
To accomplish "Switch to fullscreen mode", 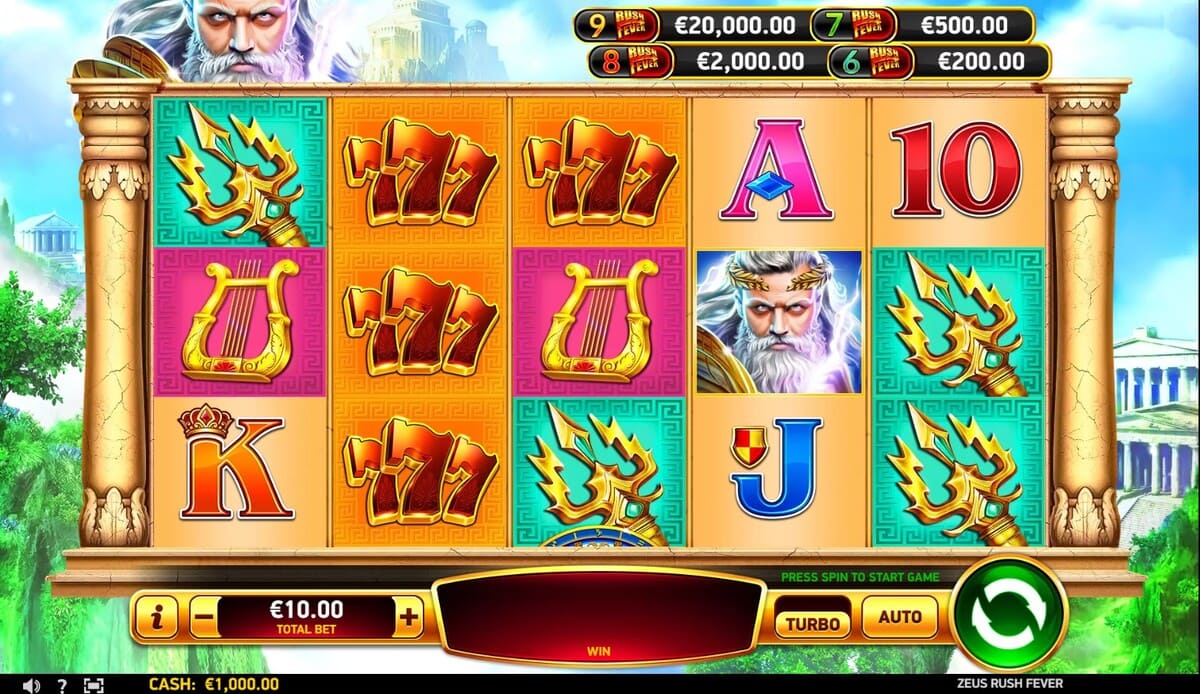I will (x=93, y=685).
